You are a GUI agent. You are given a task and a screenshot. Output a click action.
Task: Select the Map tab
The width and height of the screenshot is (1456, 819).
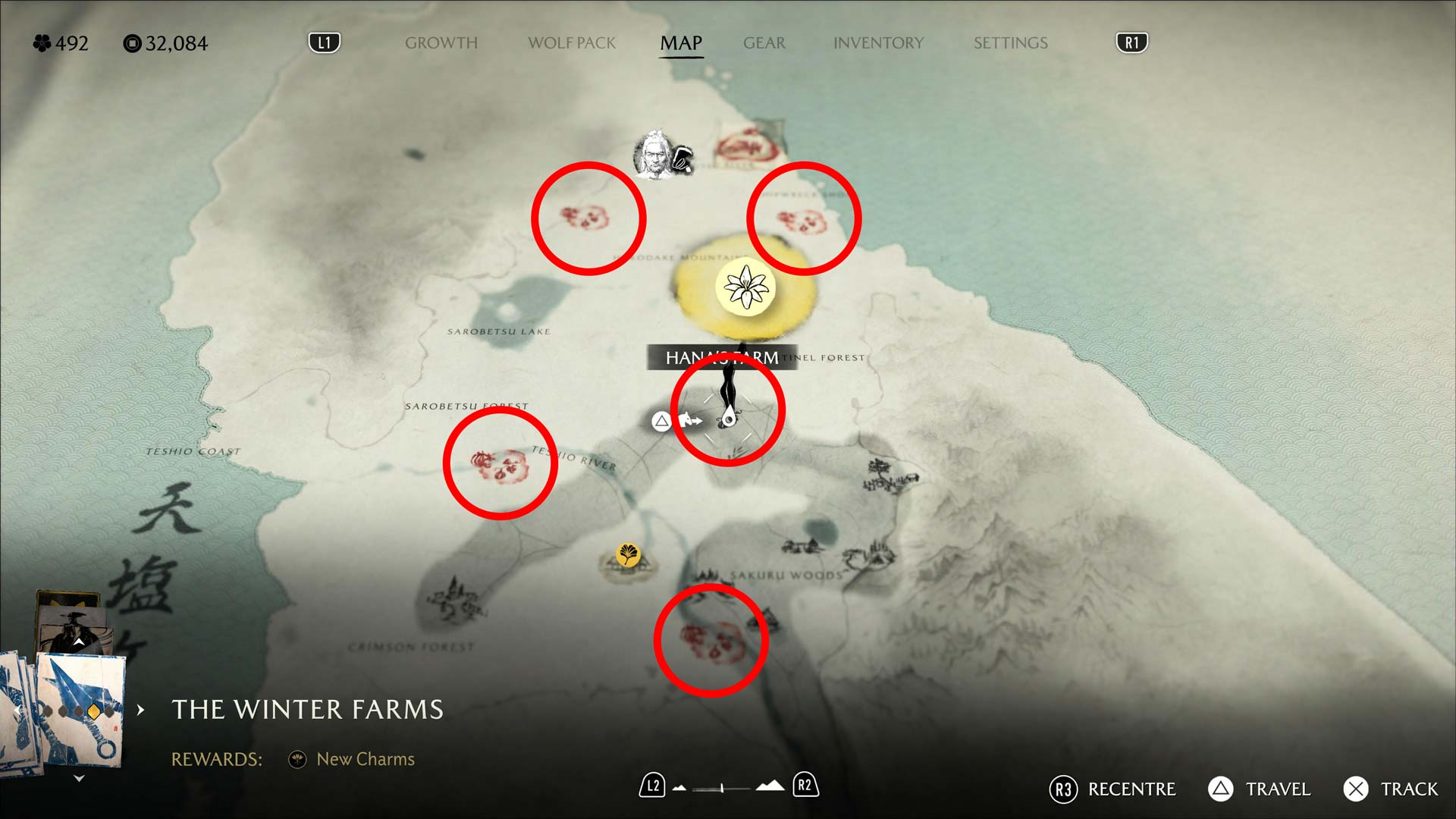[681, 43]
